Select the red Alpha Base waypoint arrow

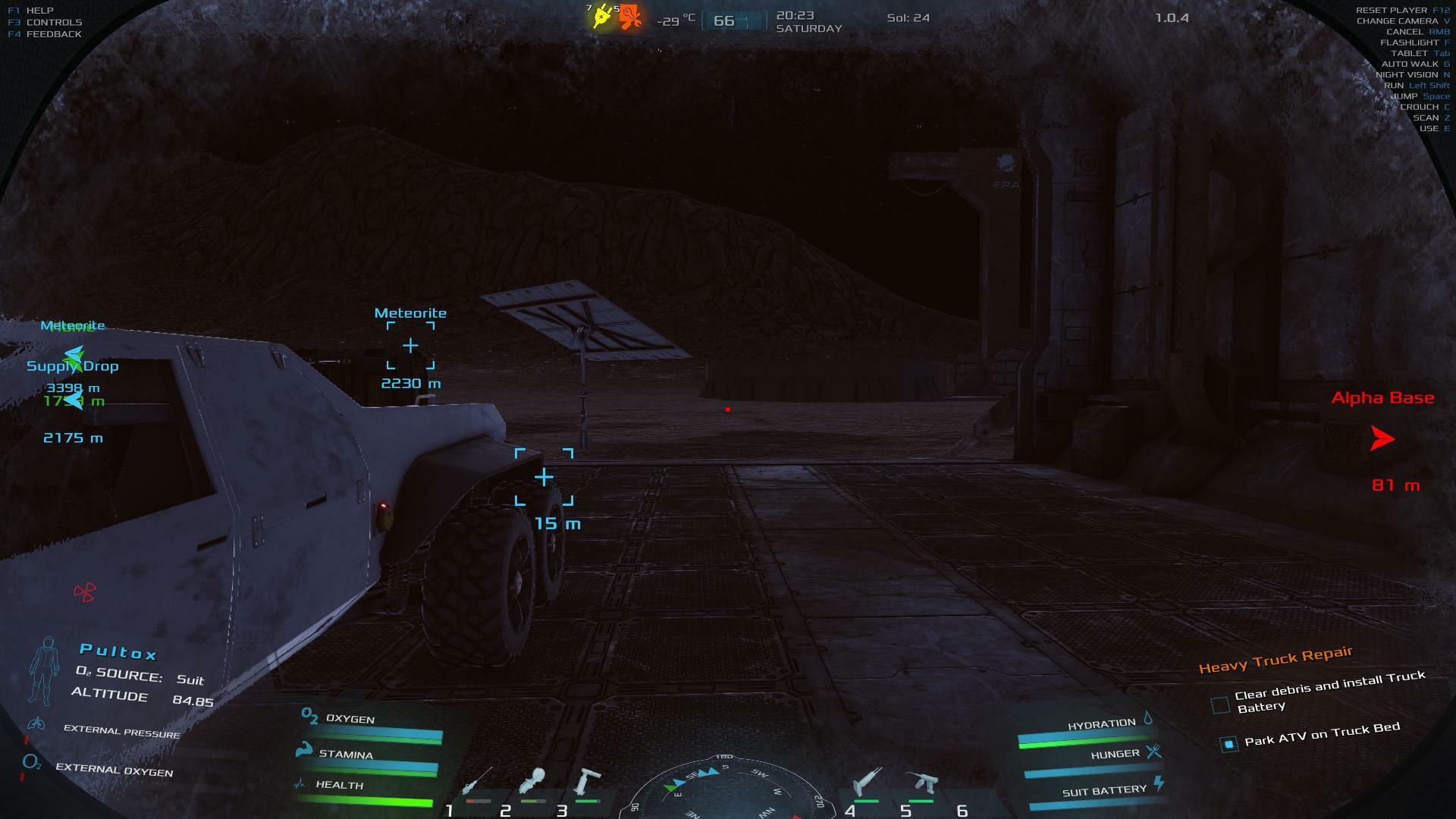click(1382, 438)
